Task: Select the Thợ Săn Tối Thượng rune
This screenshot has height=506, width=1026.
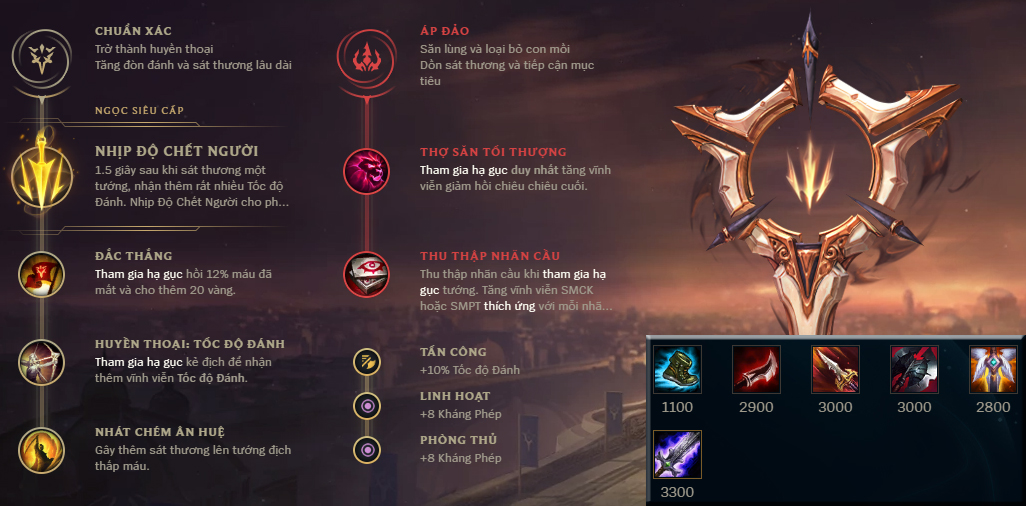Action: pyautogui.click(x=366, y=171)
